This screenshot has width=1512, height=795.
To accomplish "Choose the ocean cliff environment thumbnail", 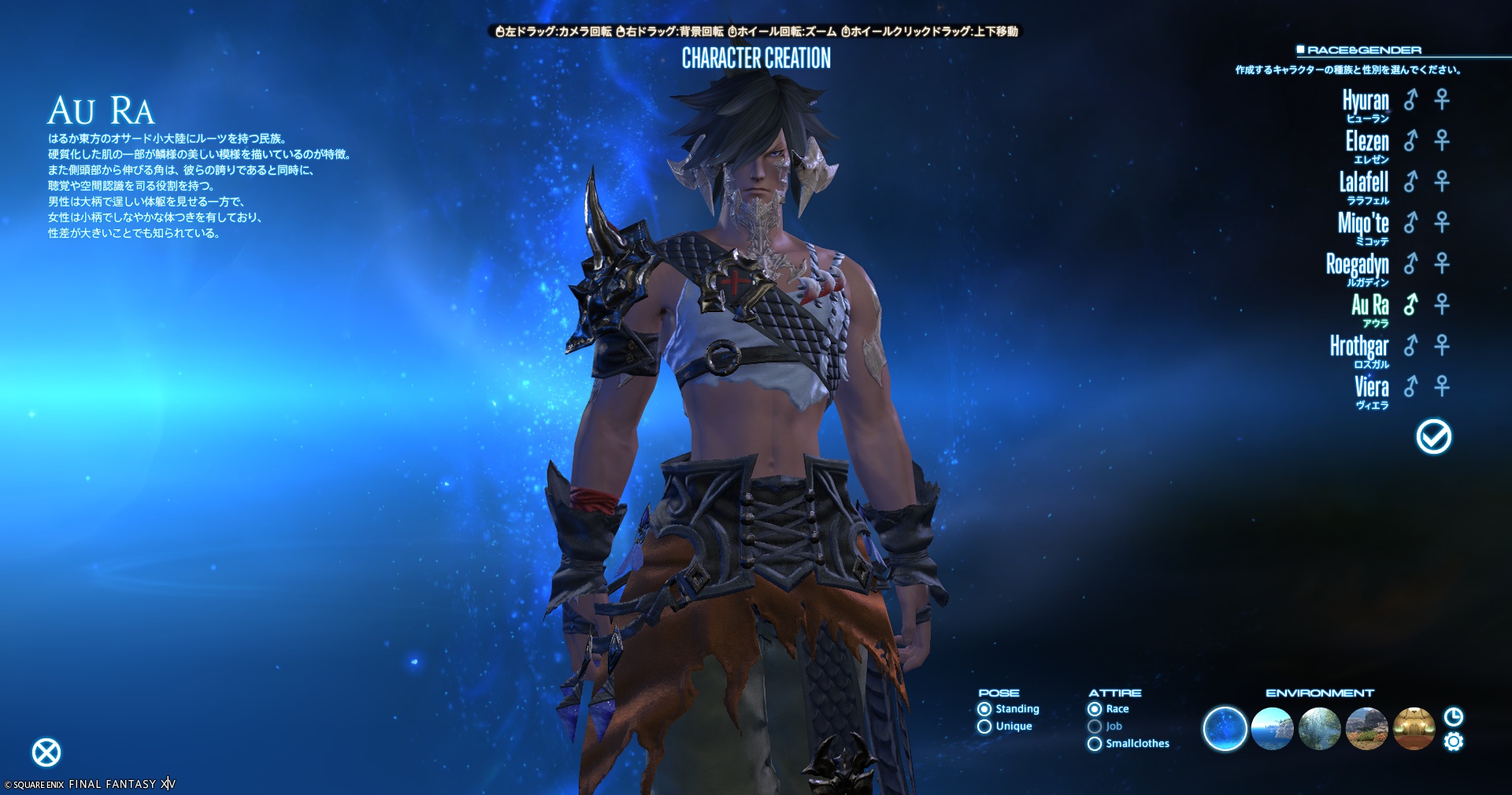I will tap(1272, 729).
